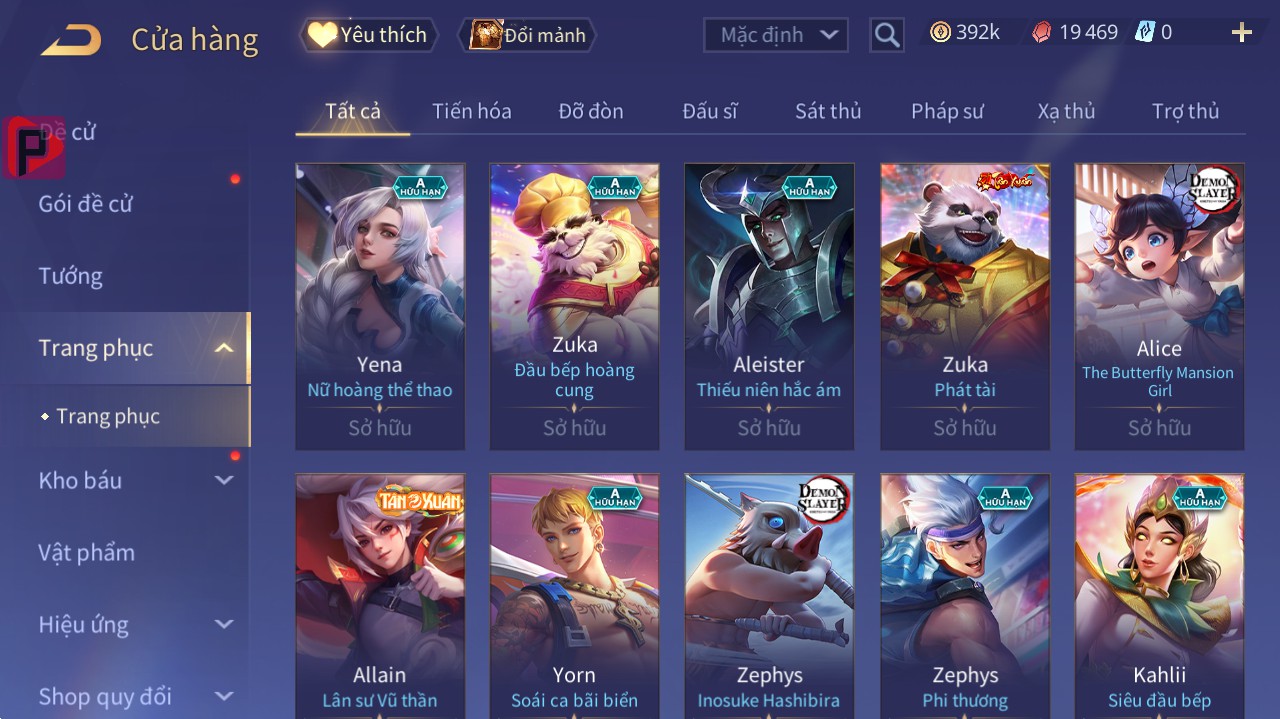The image size is (1280, 719).
Task: Choose Alice The Butterfly Mansion Girl skin
Action: pyautogui.click(x=1159, y=306)
